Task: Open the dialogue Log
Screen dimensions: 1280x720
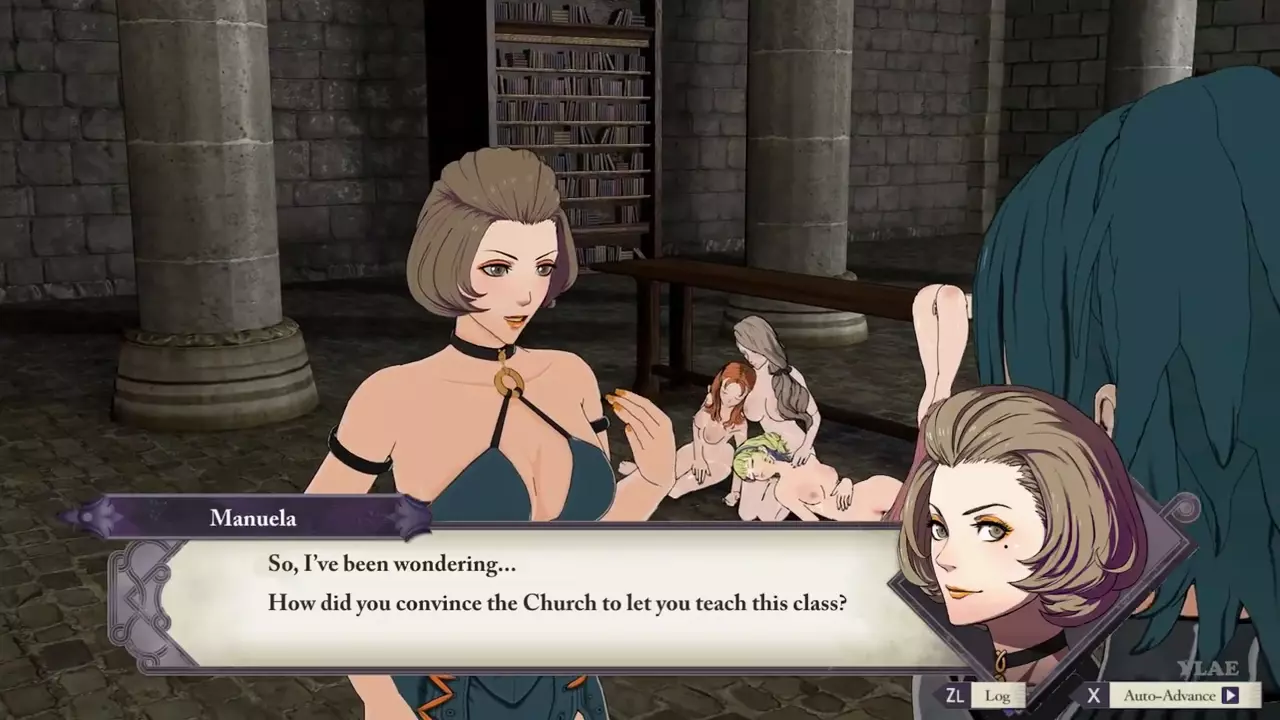Action: (x=996, y=695)
